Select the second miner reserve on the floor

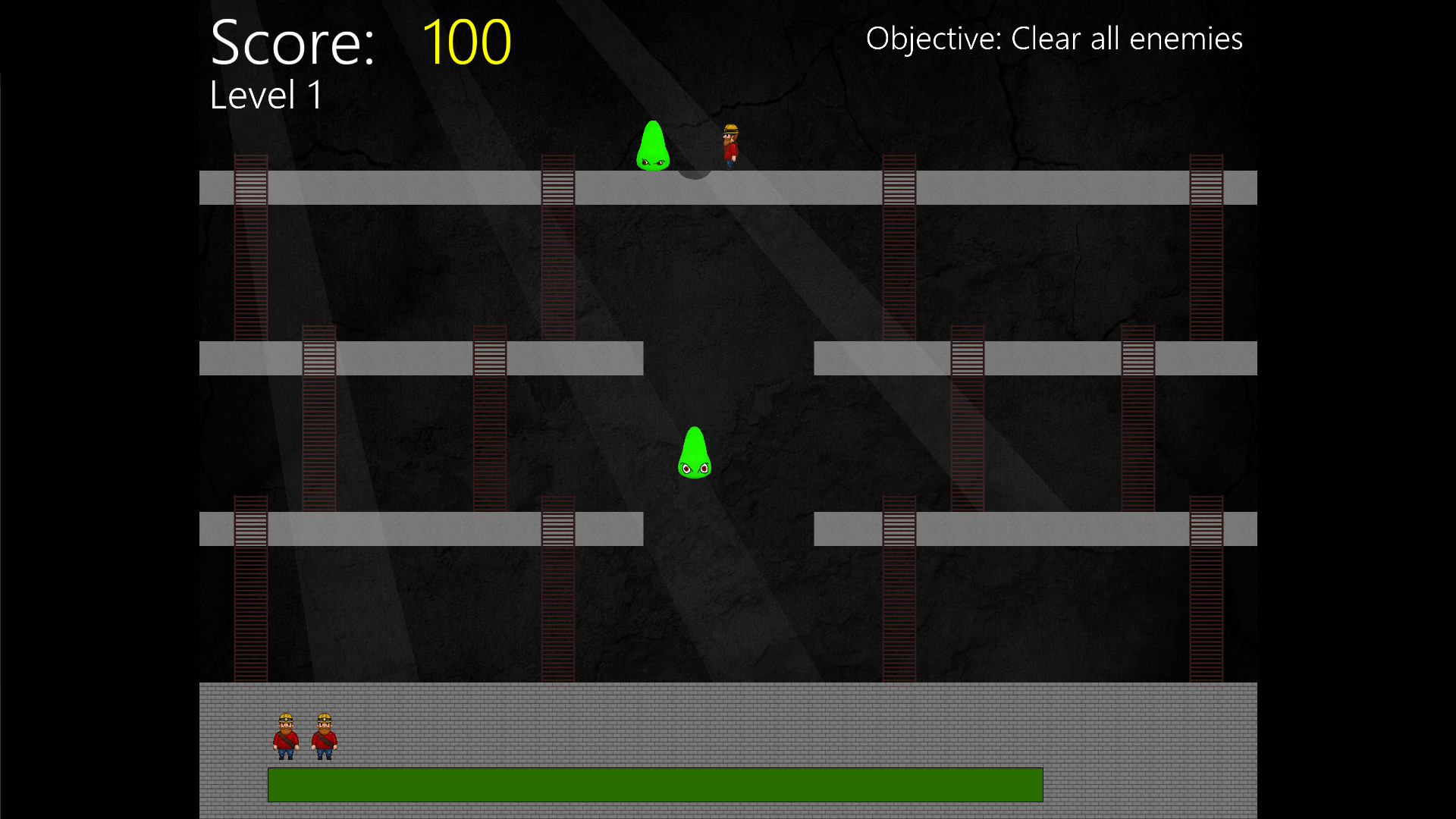(325, 734)
